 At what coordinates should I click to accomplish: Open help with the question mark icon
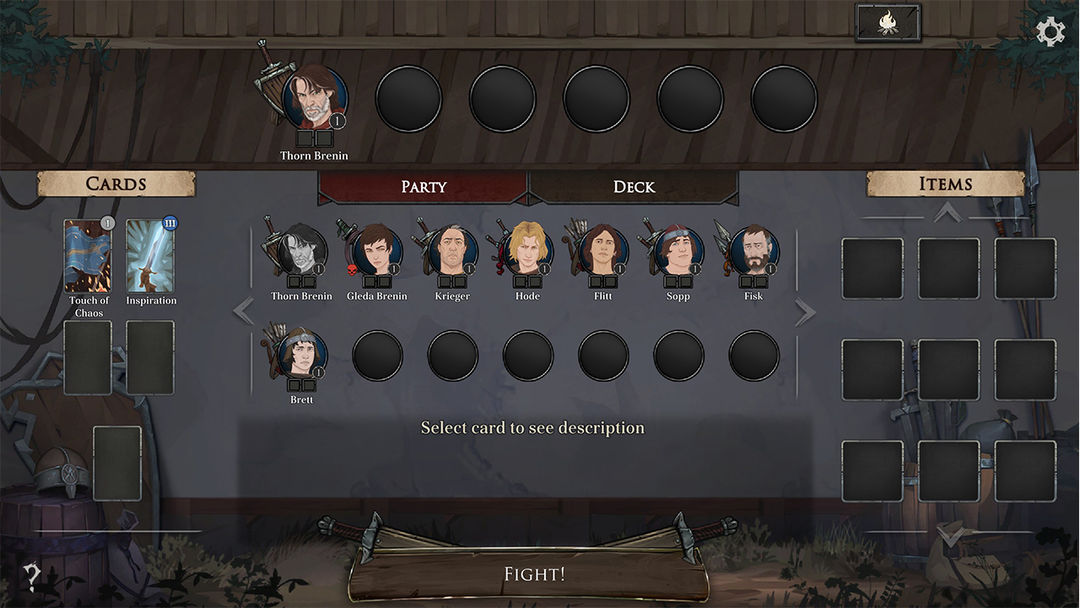[x=32, y=576]
